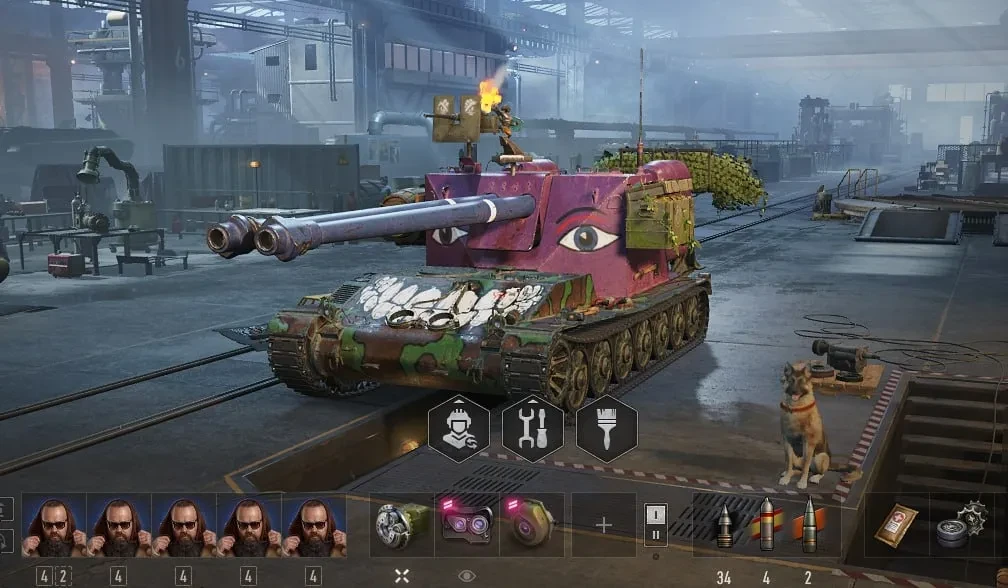Choose the purple-lens optics equipment slot
The image size is (1008, 588).
[467, 525]
